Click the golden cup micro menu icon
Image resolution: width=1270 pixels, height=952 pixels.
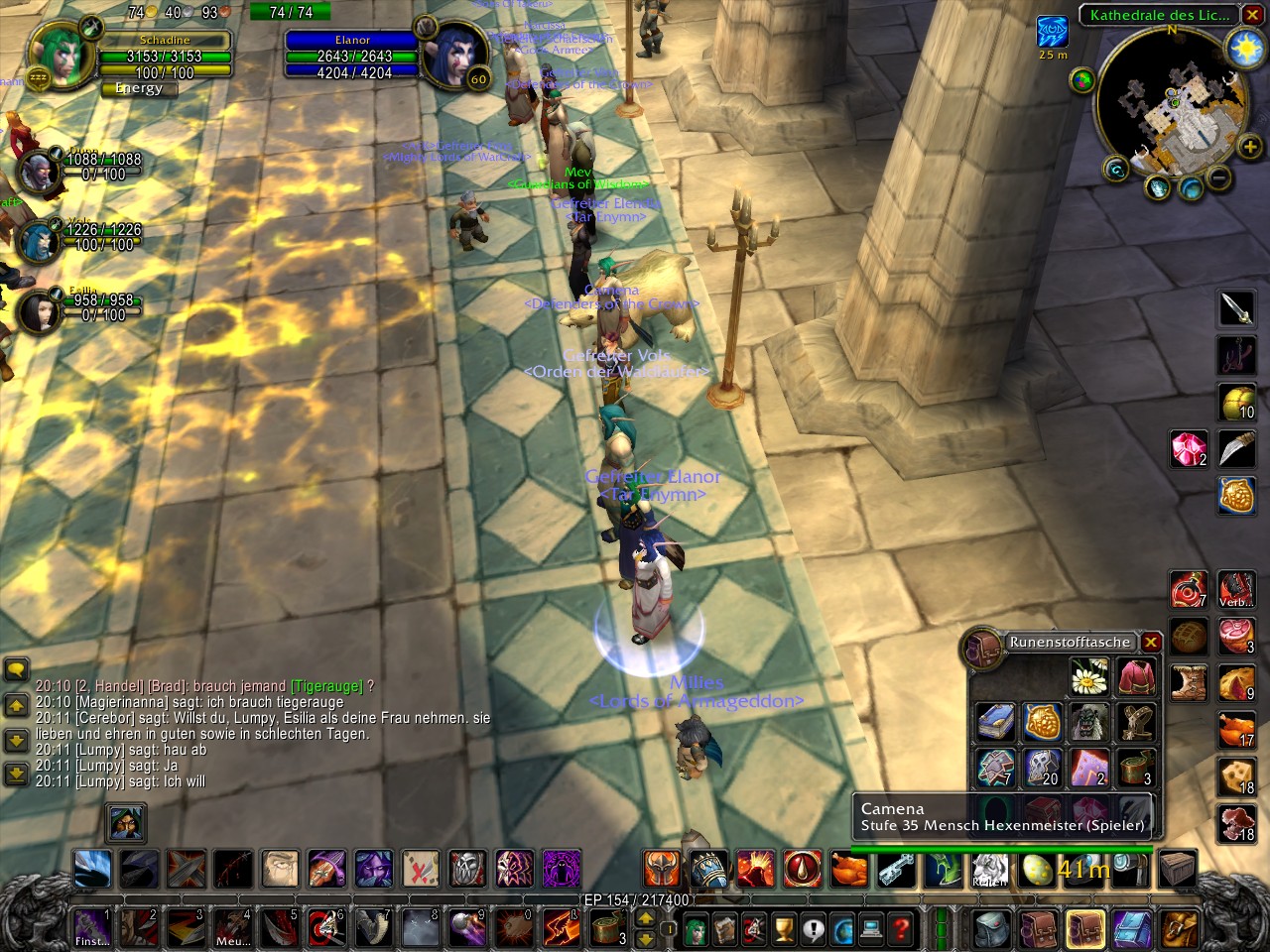784,929
